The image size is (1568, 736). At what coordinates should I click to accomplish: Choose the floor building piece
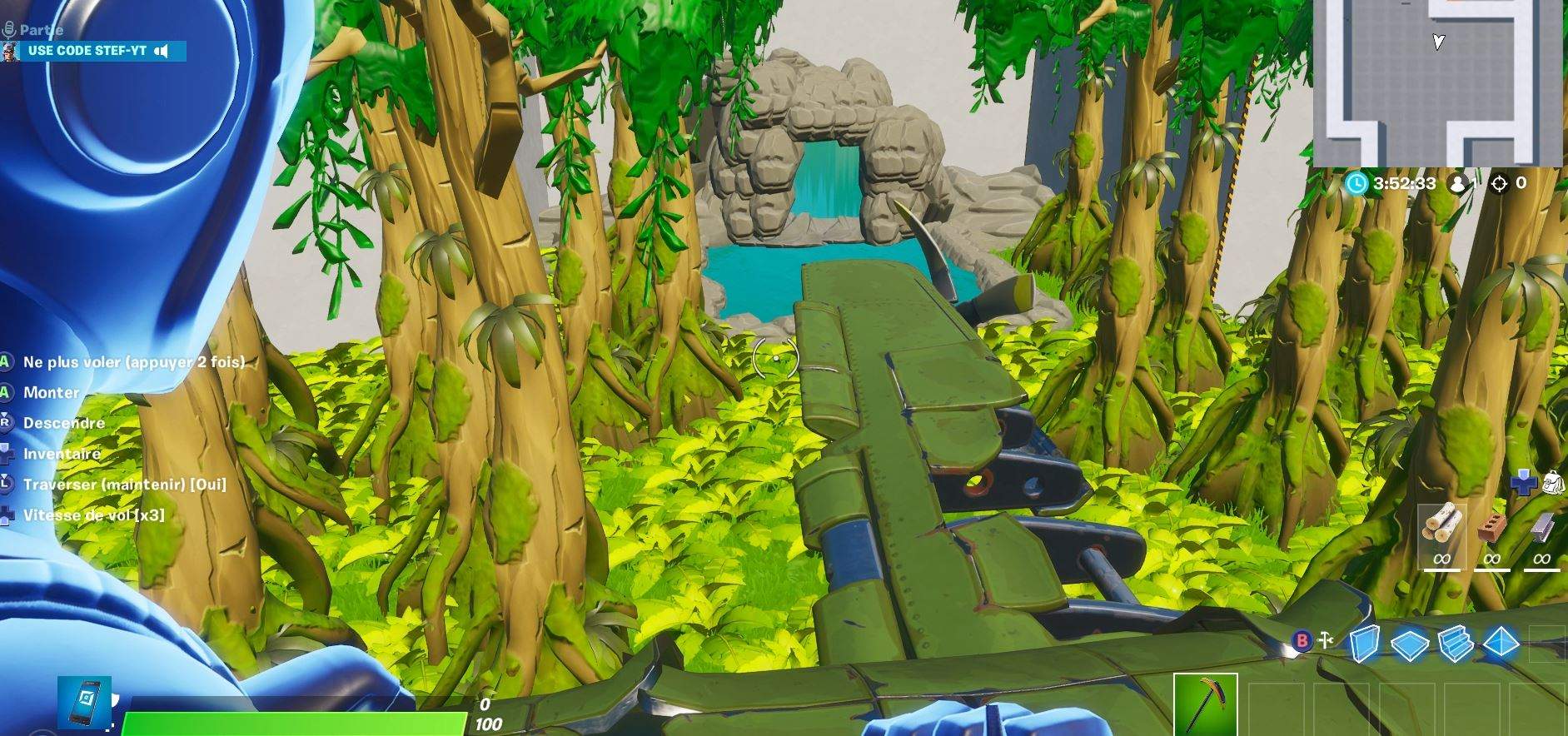coord(1409,644)
